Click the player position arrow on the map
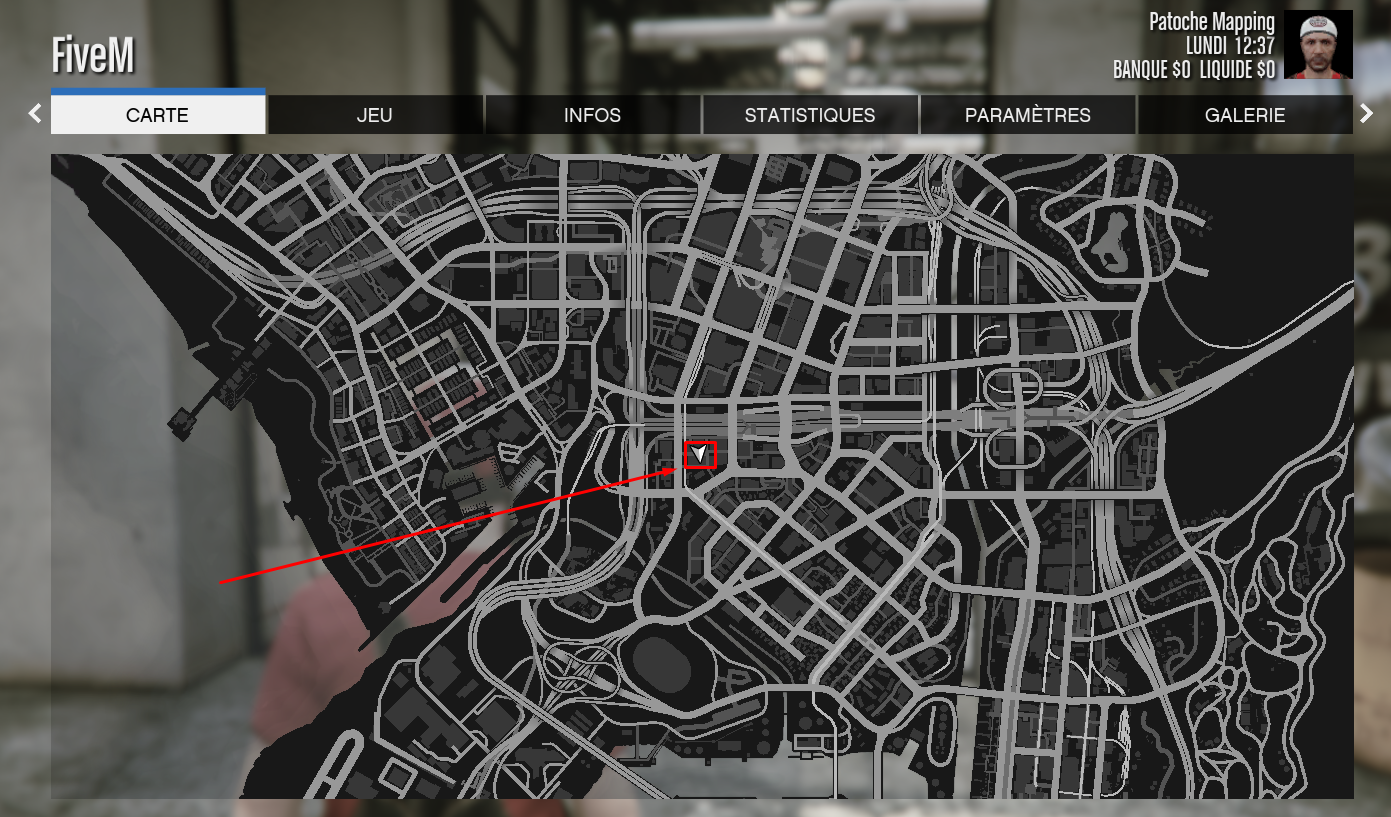 click(701, 455)
